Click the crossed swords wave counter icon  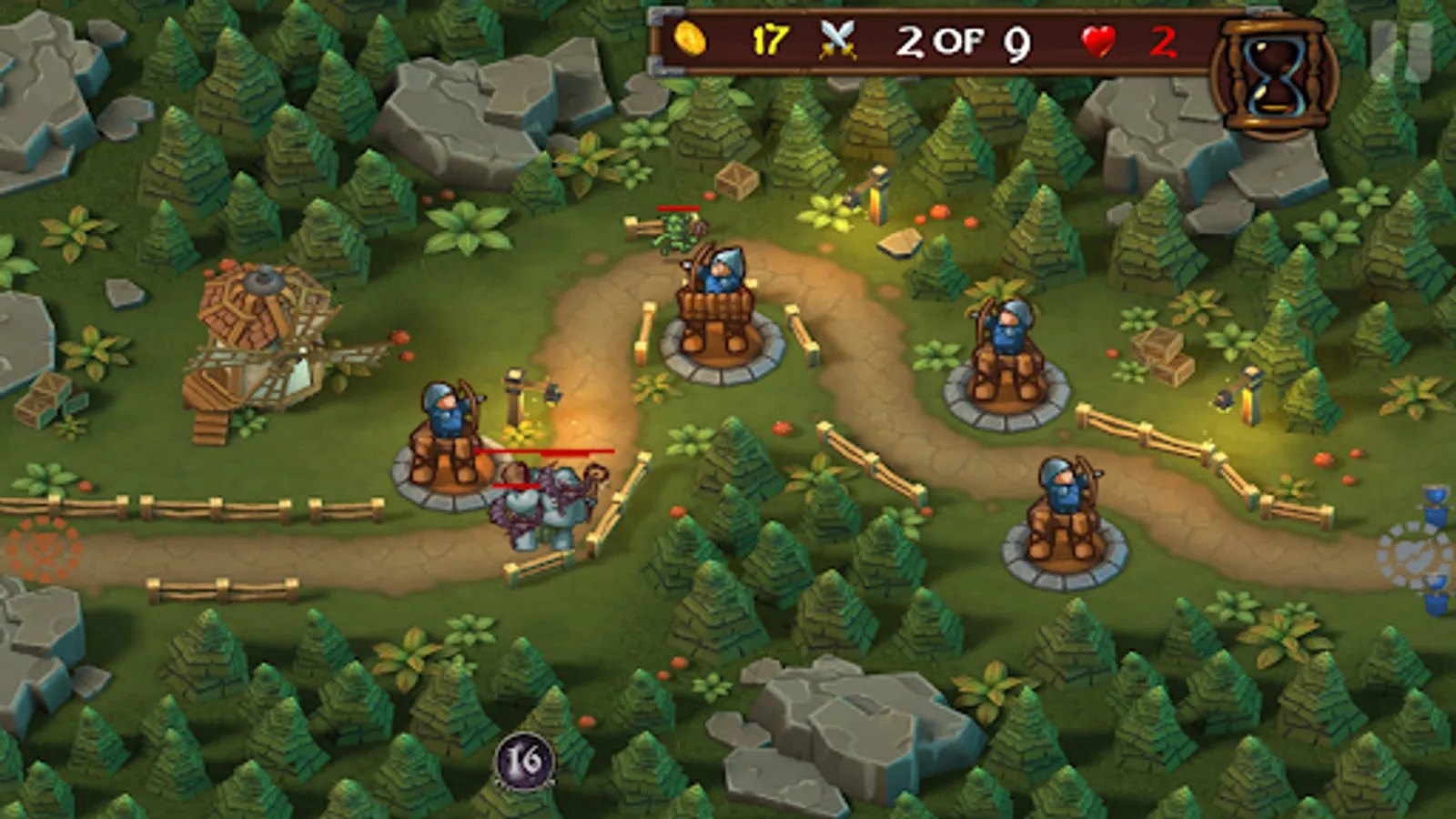[x=838, y=40]
